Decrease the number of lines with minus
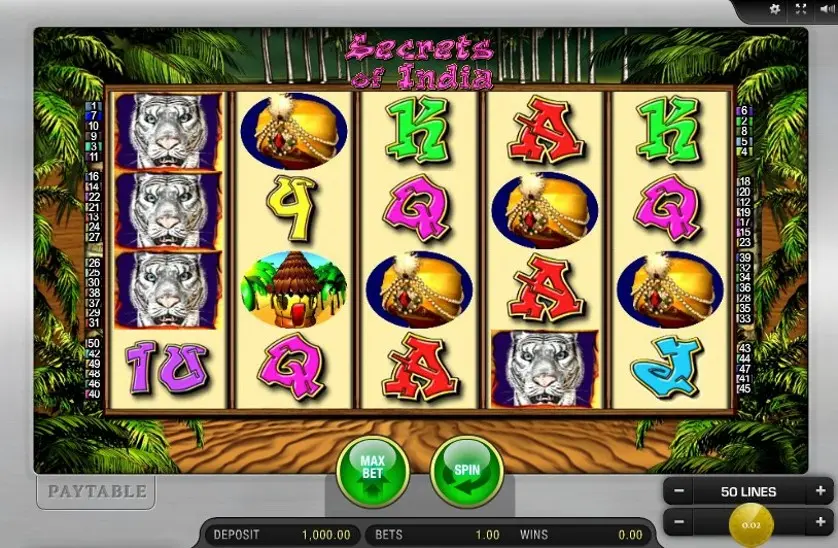Viewport: 838px width, 548px height. point(679,492)
